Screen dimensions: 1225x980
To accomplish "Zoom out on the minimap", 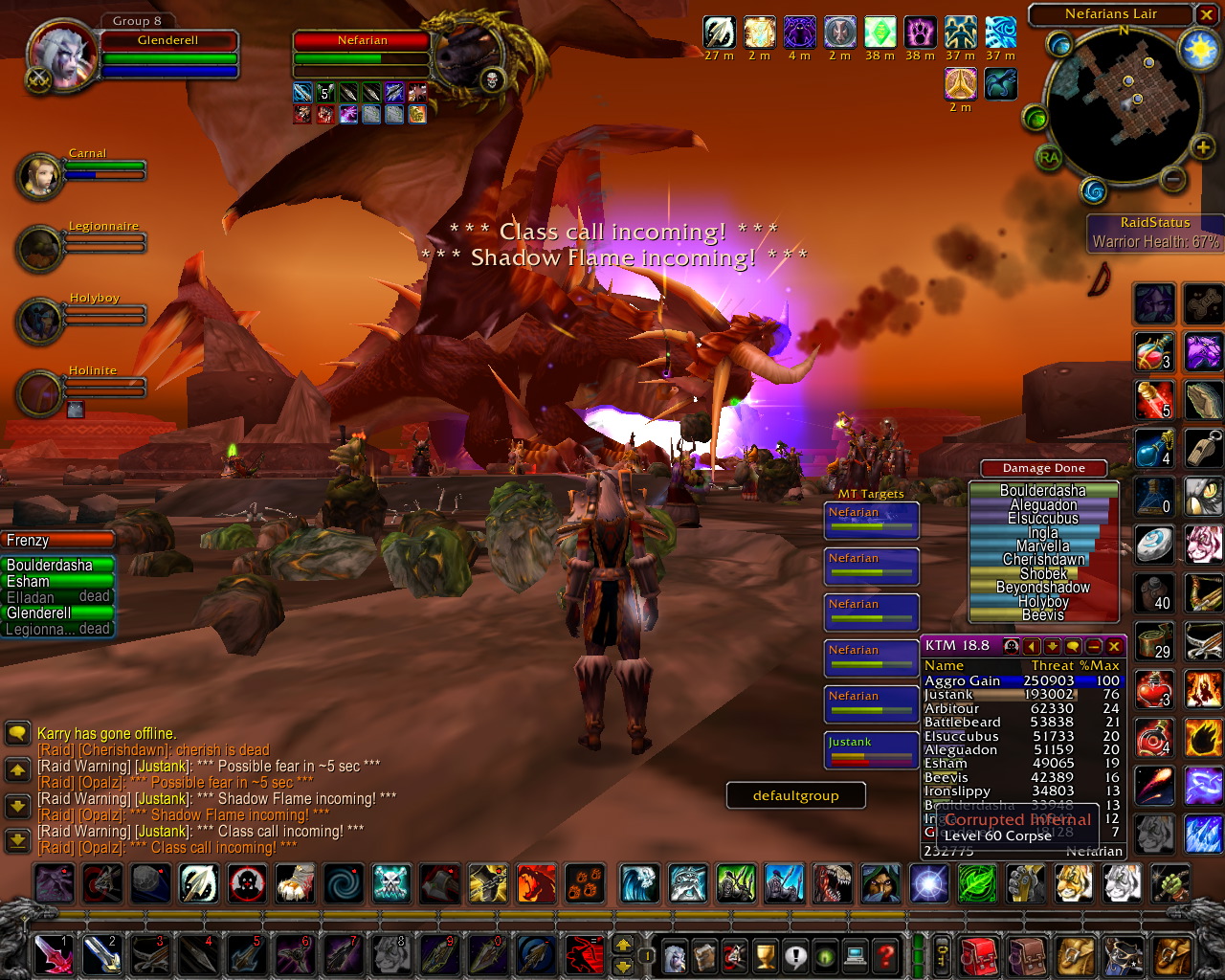I will tap(1172, 178).
